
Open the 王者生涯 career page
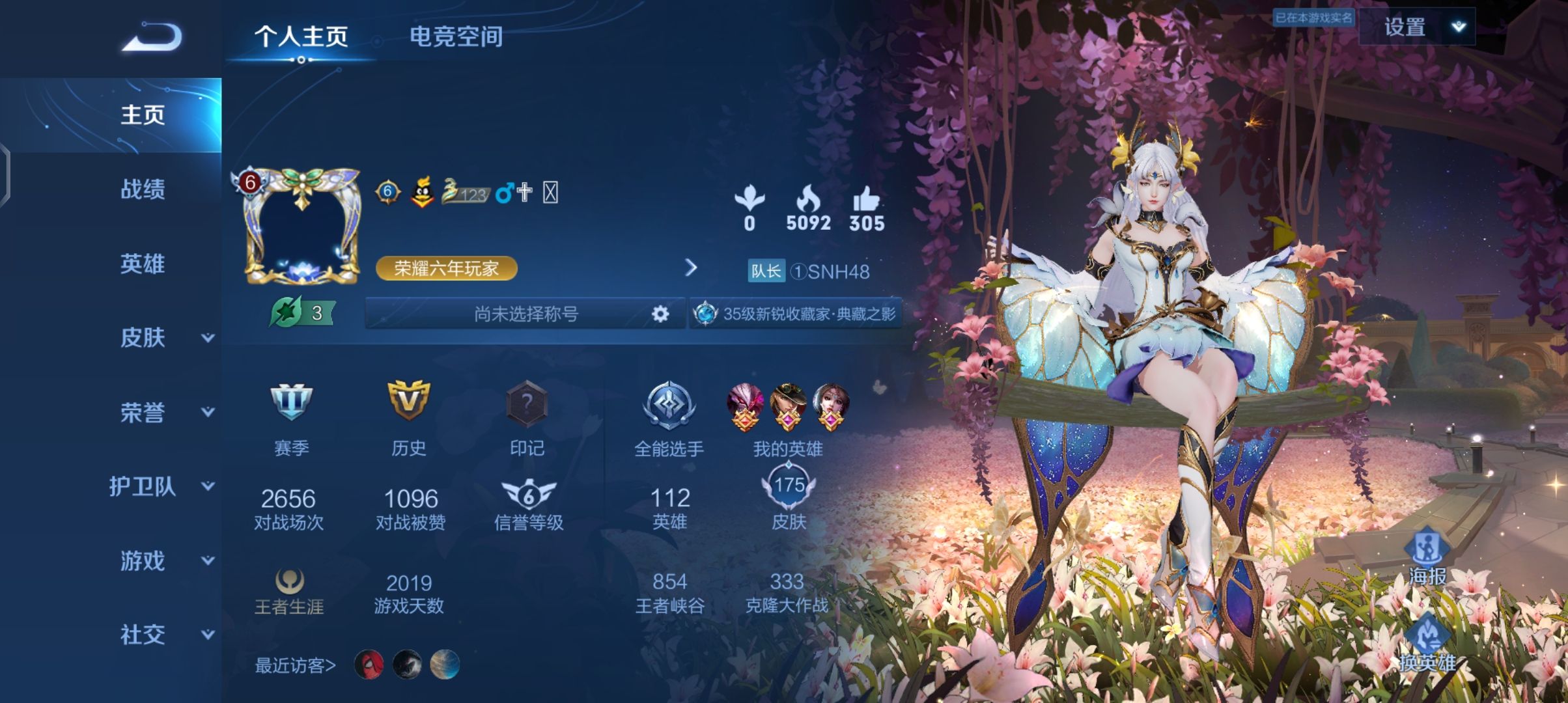point(289,591)
